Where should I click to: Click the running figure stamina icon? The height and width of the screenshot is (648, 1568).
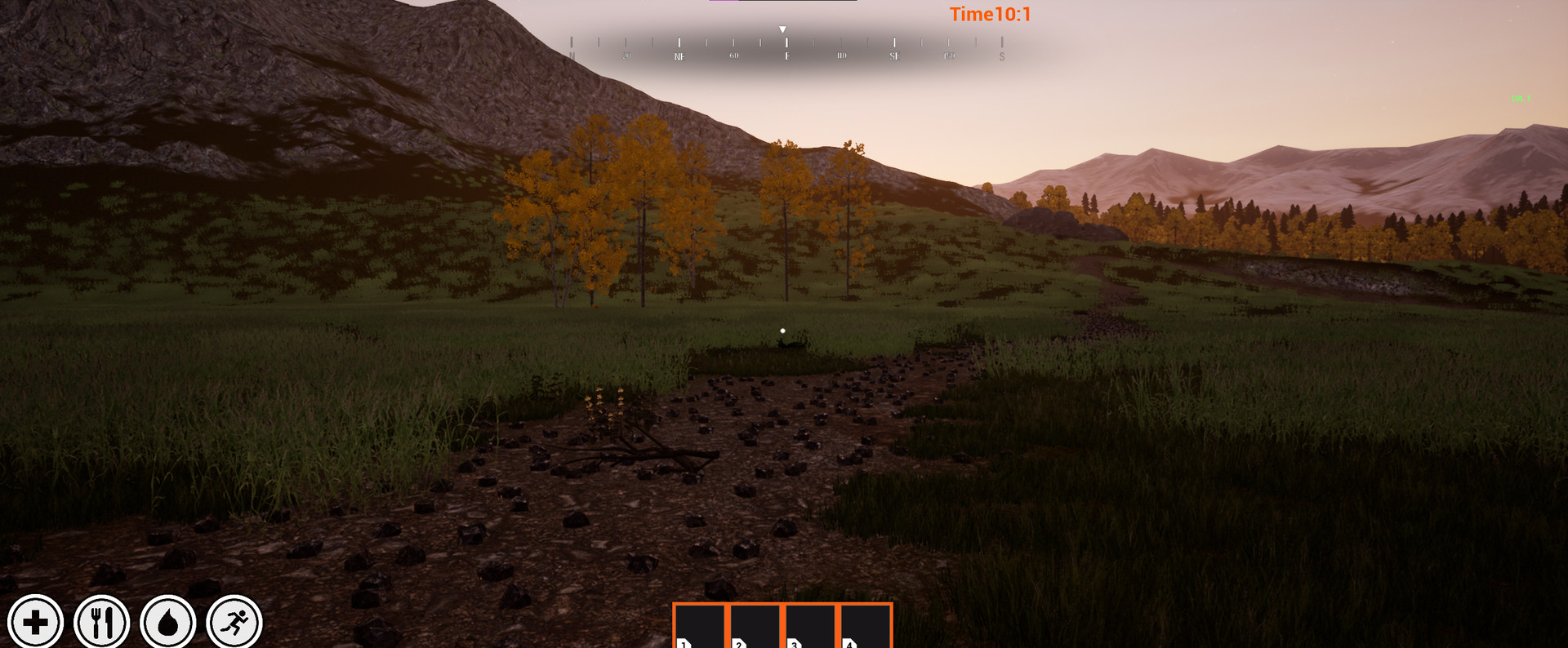(x=235, y=622)
